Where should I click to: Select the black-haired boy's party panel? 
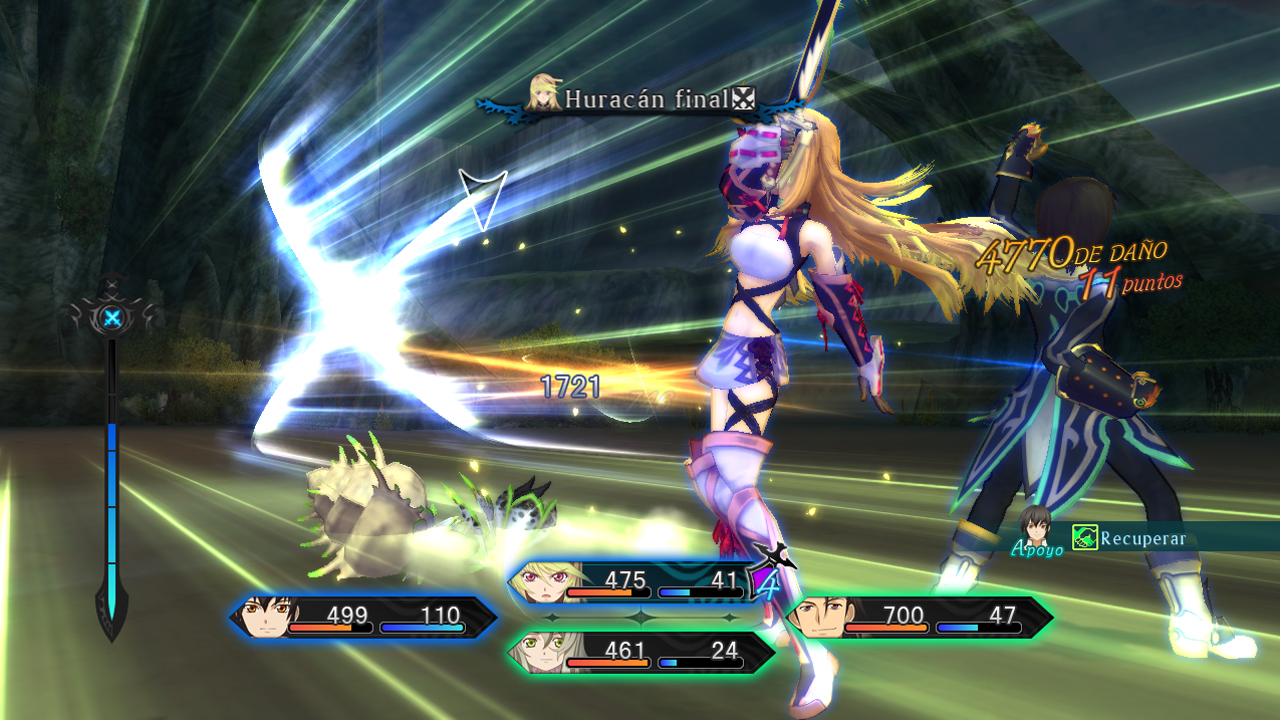[364, 617]
